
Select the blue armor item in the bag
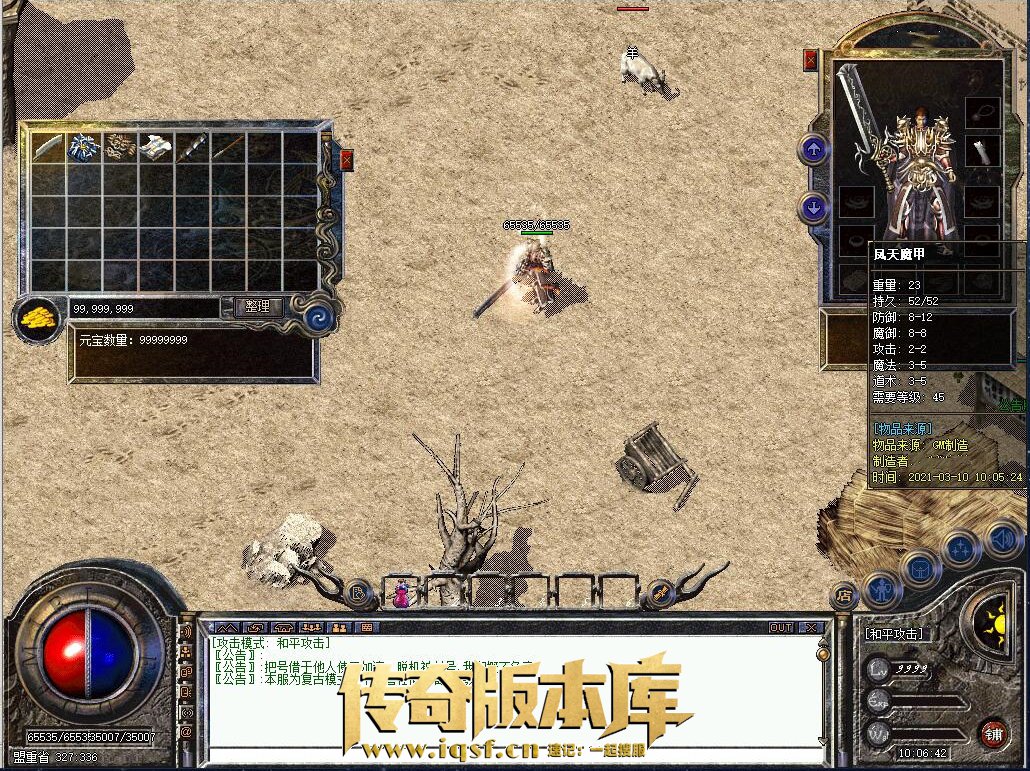(x=84, y=147)
